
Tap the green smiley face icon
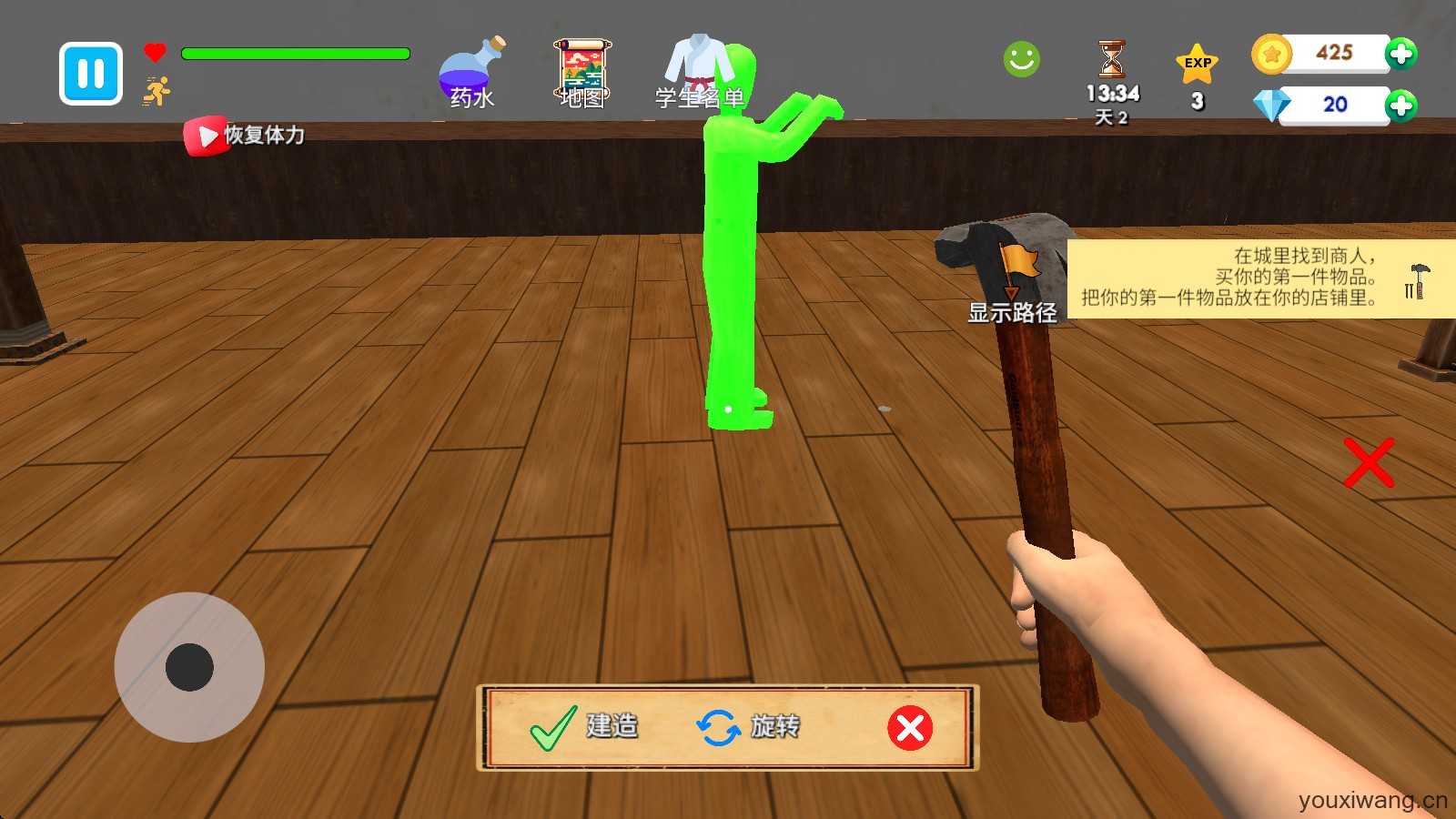click(1021, 60)
